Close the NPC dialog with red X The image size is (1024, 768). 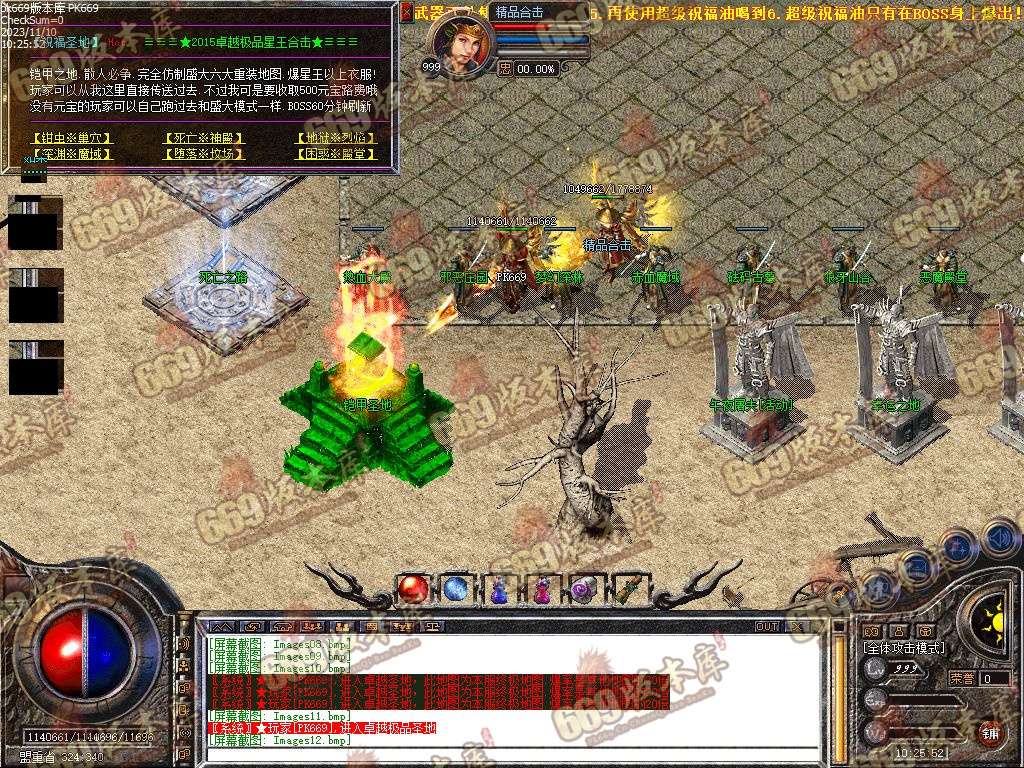[406, 12]
